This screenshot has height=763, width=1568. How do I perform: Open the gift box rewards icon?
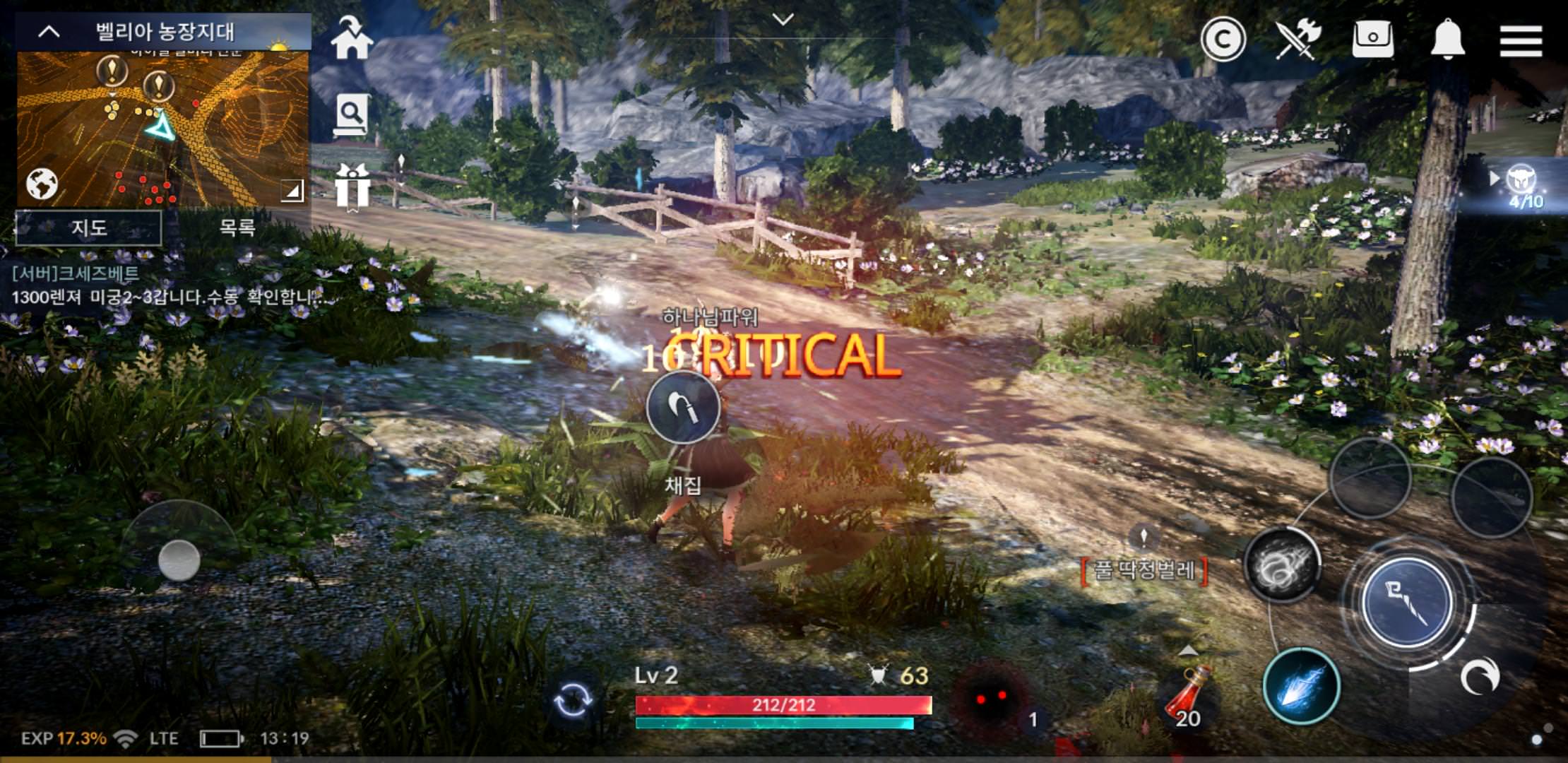pos(352,187)
